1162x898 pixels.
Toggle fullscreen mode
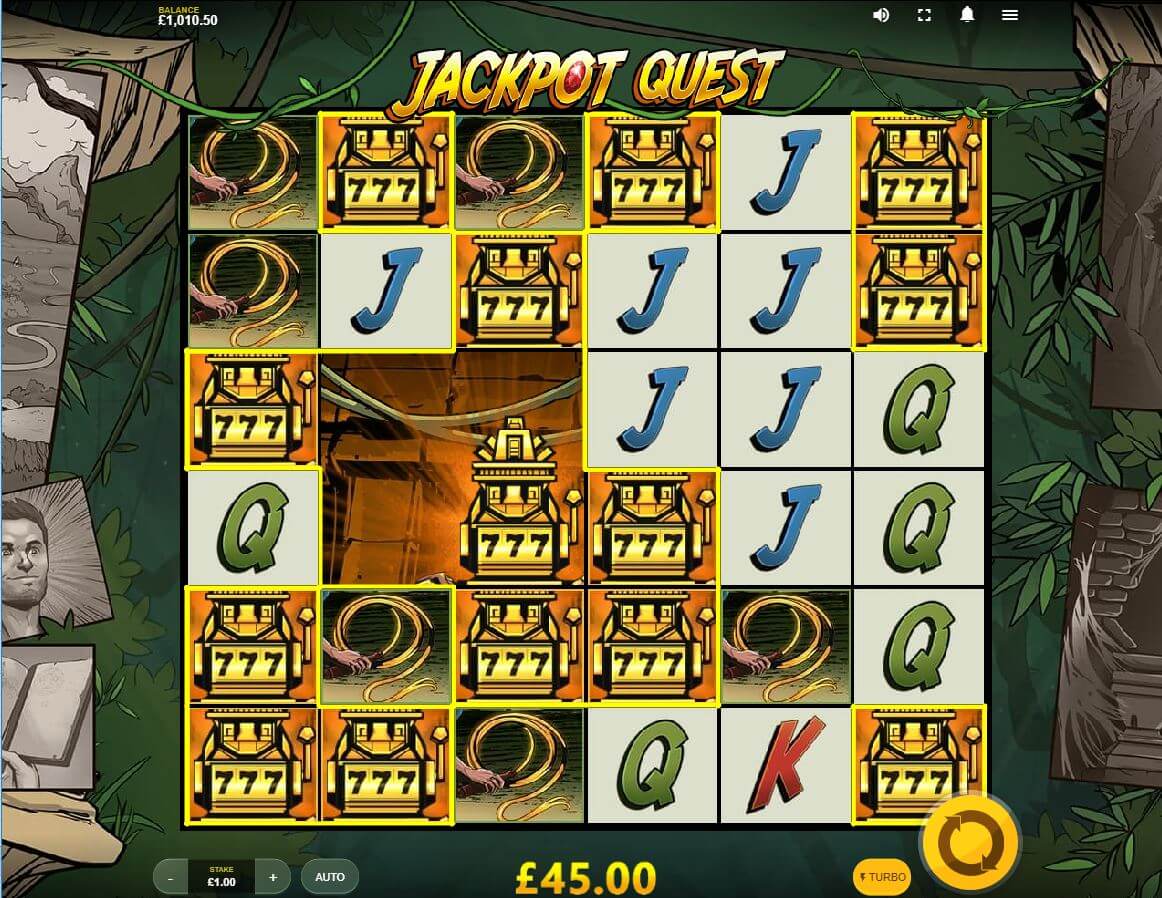[924, 15]
